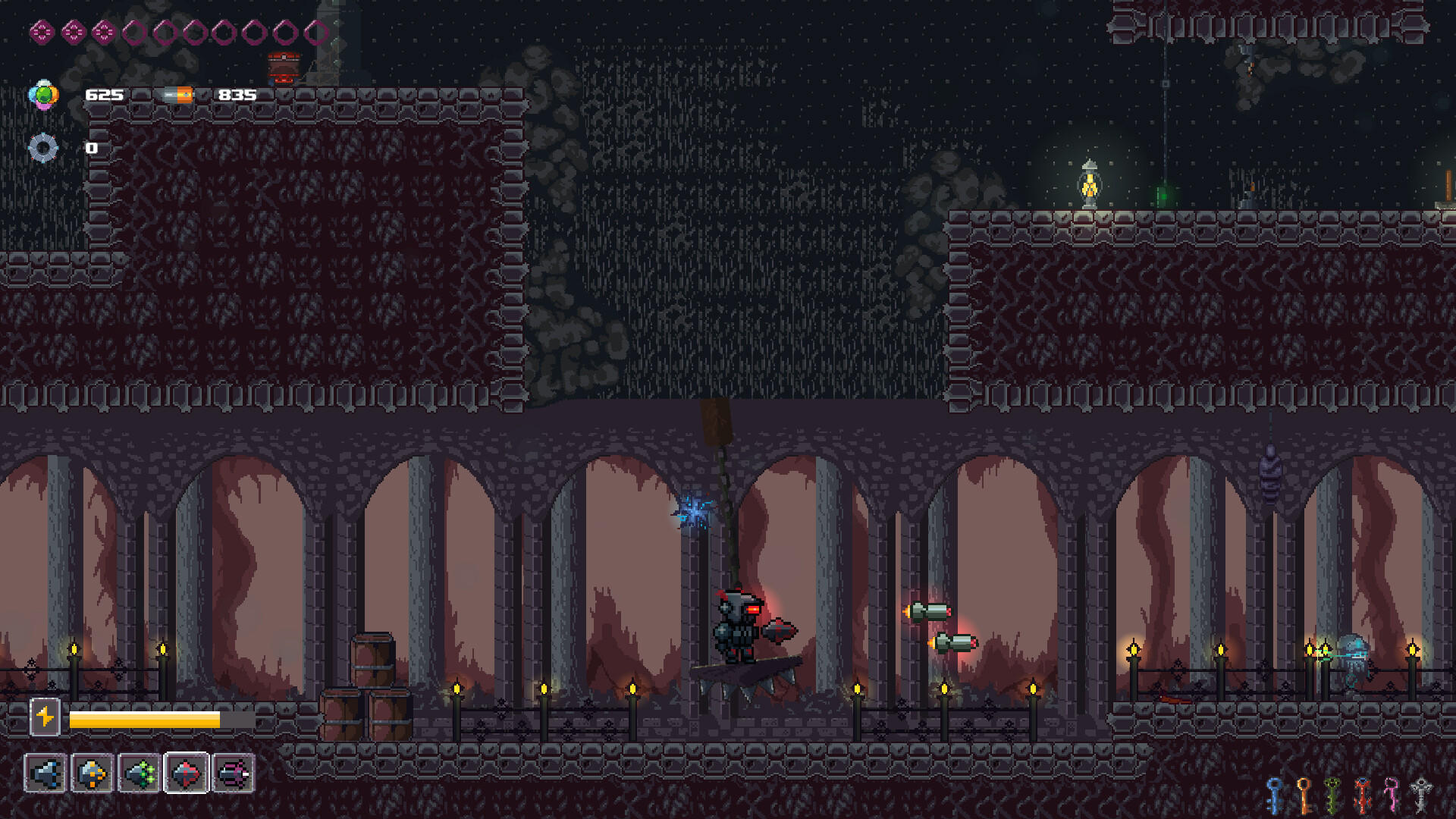Equip the orange blaster weapon slot
The image size is (1456, 819).
pos(93,775)
